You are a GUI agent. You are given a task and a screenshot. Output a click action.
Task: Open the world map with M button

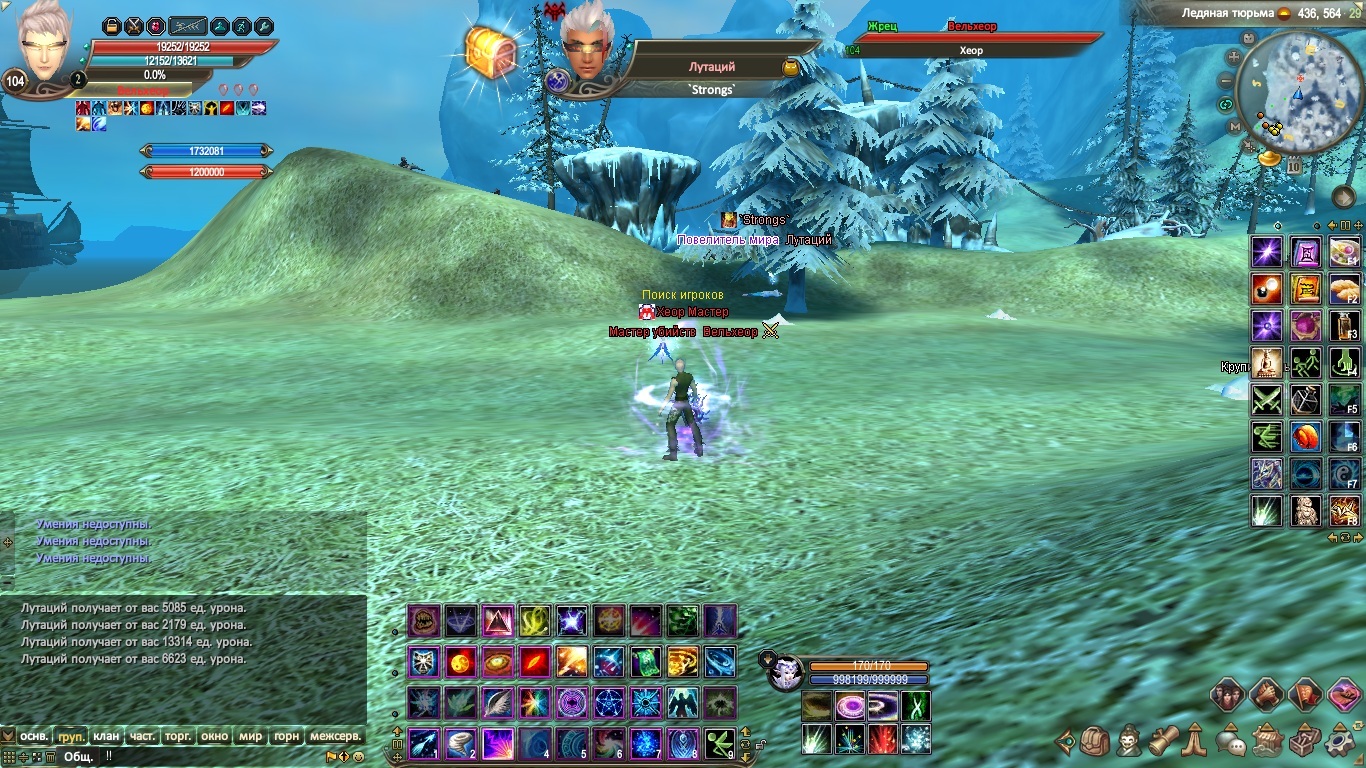pyautogui.click(x=1235, y=127)
